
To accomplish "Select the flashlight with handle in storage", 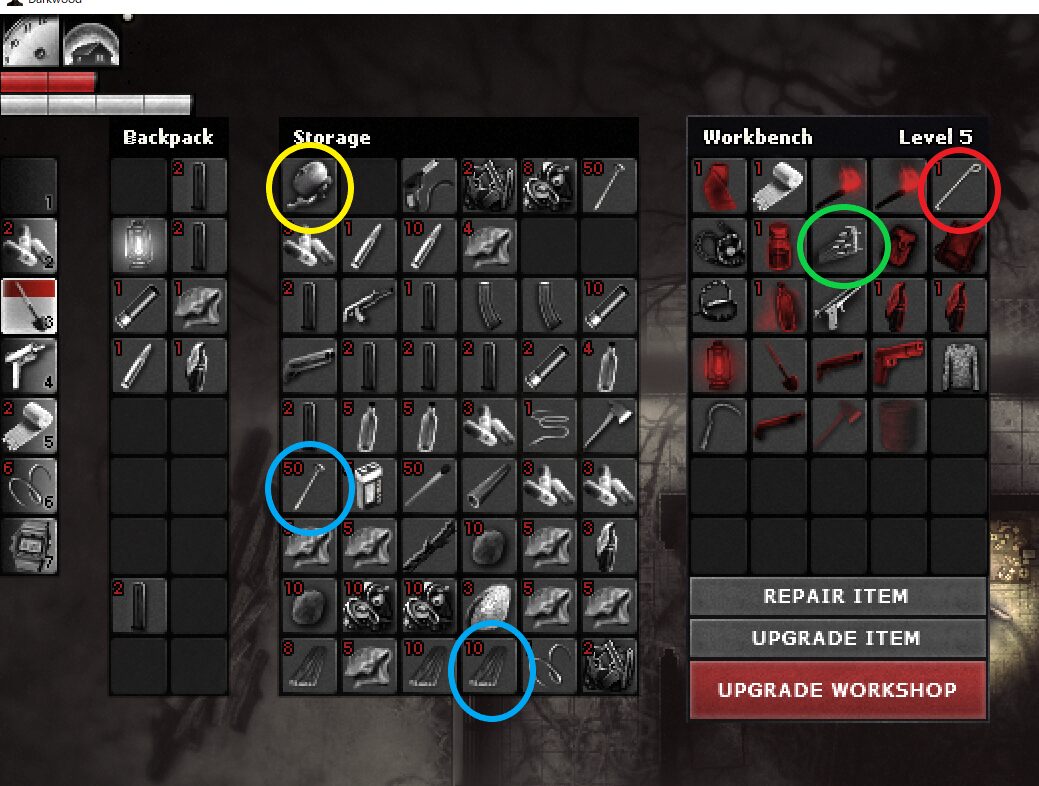I will (429, 187).
